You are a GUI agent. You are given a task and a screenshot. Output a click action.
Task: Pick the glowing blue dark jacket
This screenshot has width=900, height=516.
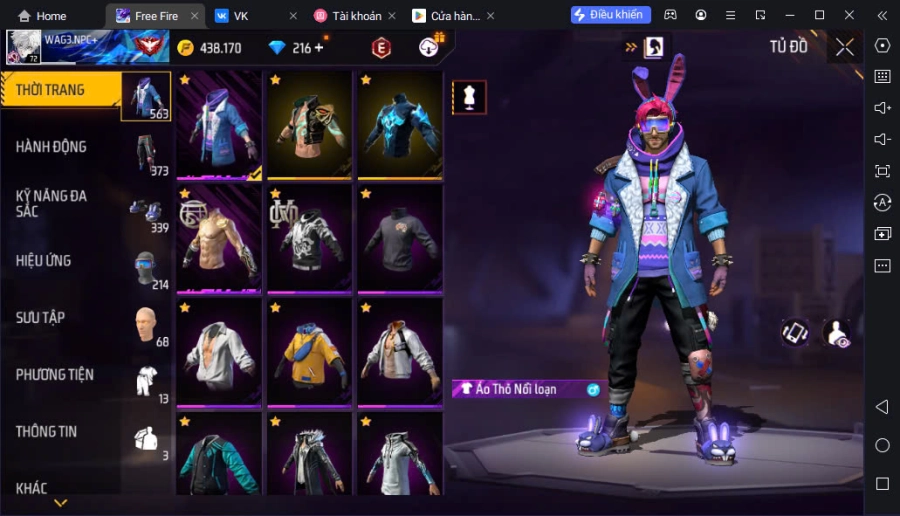pos(400,125)
